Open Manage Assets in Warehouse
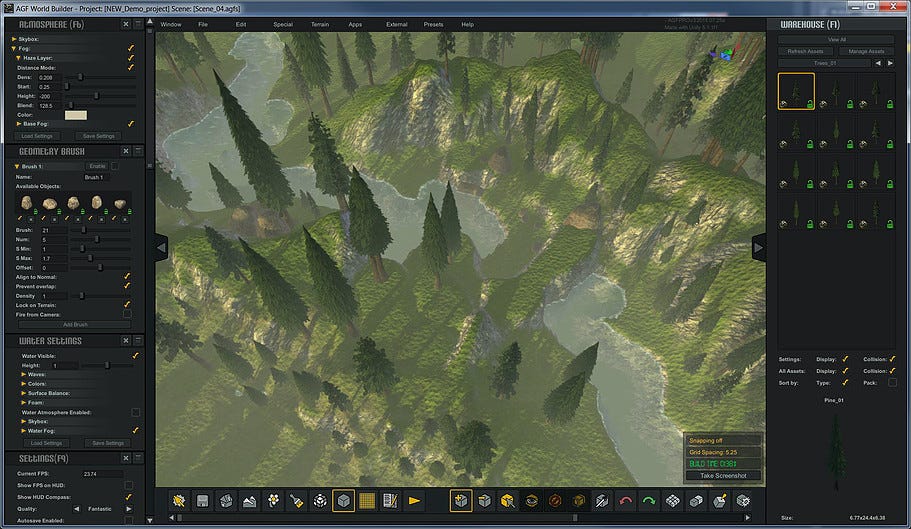The image size is (911, 529). [864, 51]
